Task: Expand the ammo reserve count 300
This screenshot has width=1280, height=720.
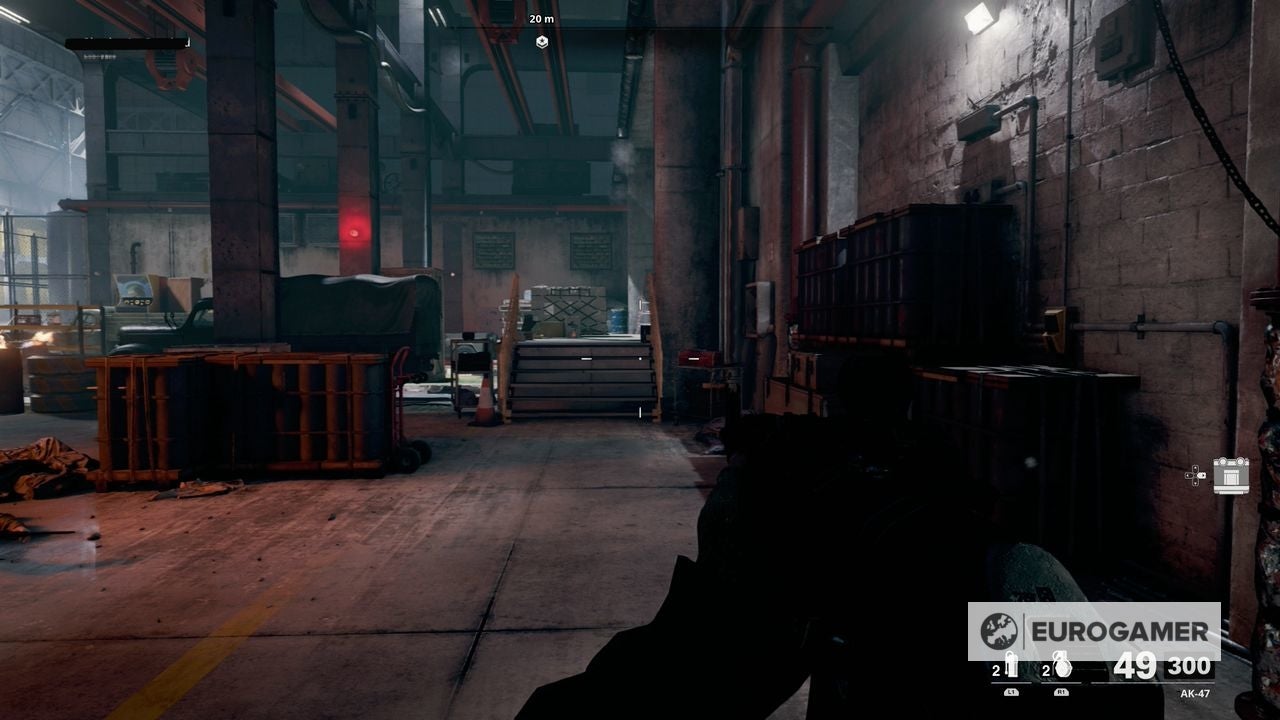Action: pyautogui.click(x=1188, y=666)
